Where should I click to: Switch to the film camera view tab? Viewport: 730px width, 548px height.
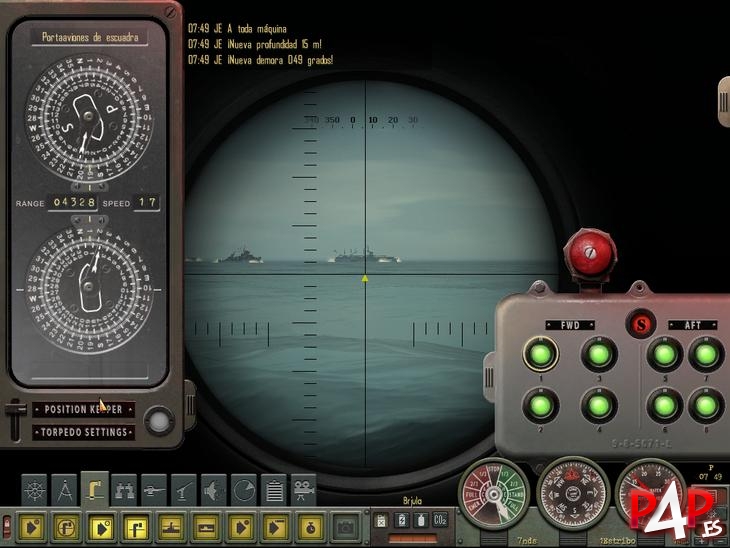coord(303,489)
